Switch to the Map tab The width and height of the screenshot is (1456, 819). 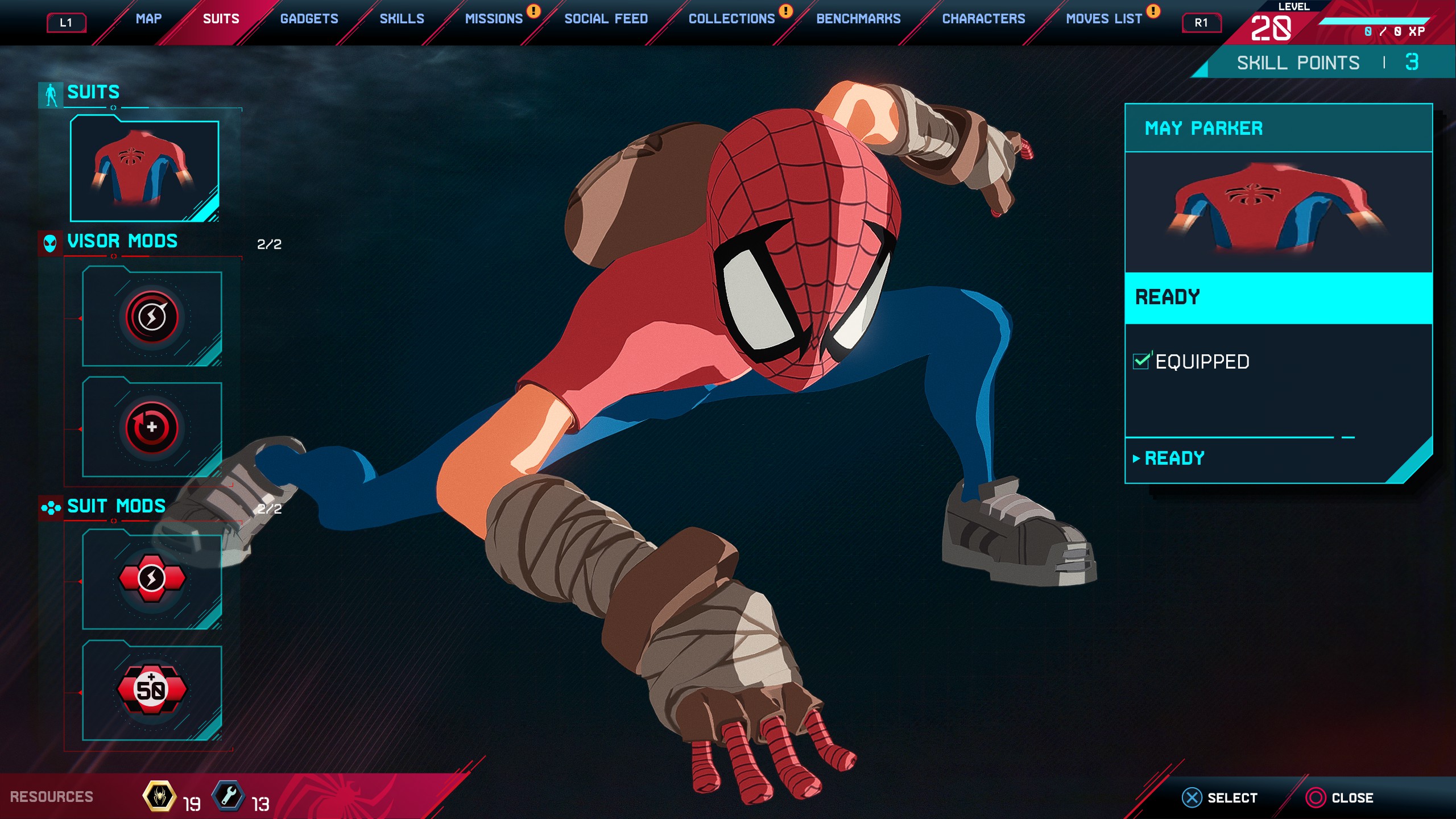tap(148, 19)
